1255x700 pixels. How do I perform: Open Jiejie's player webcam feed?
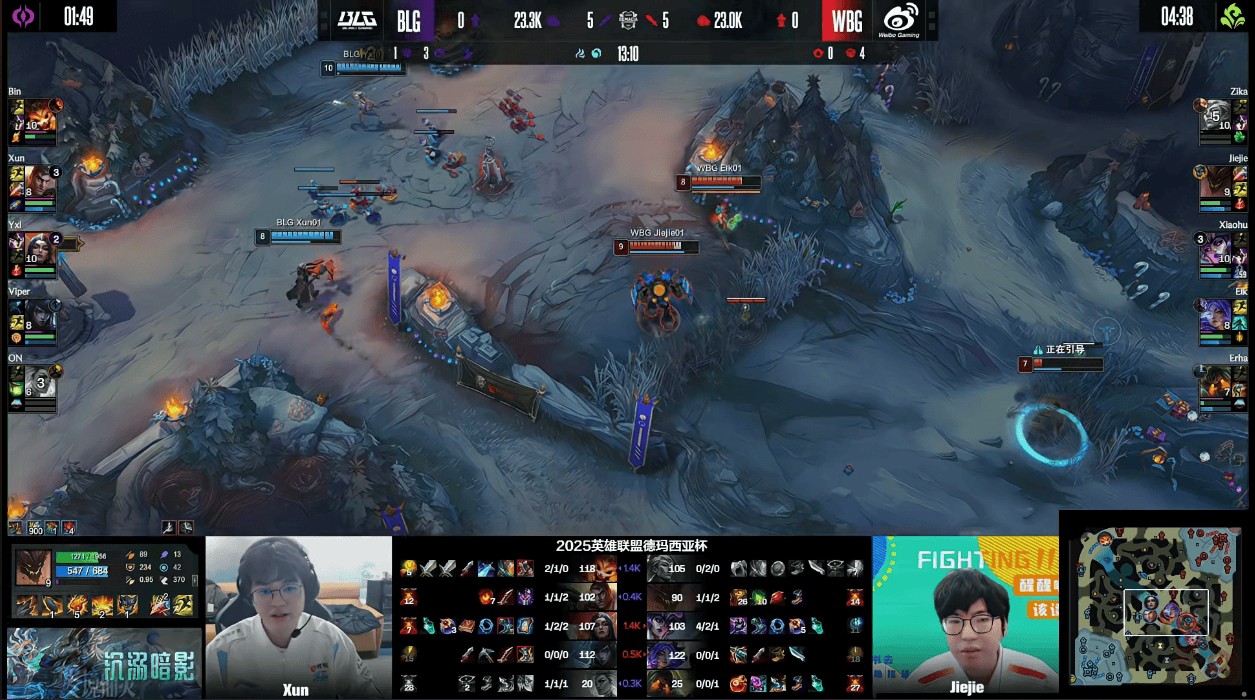tap(965, 612)
